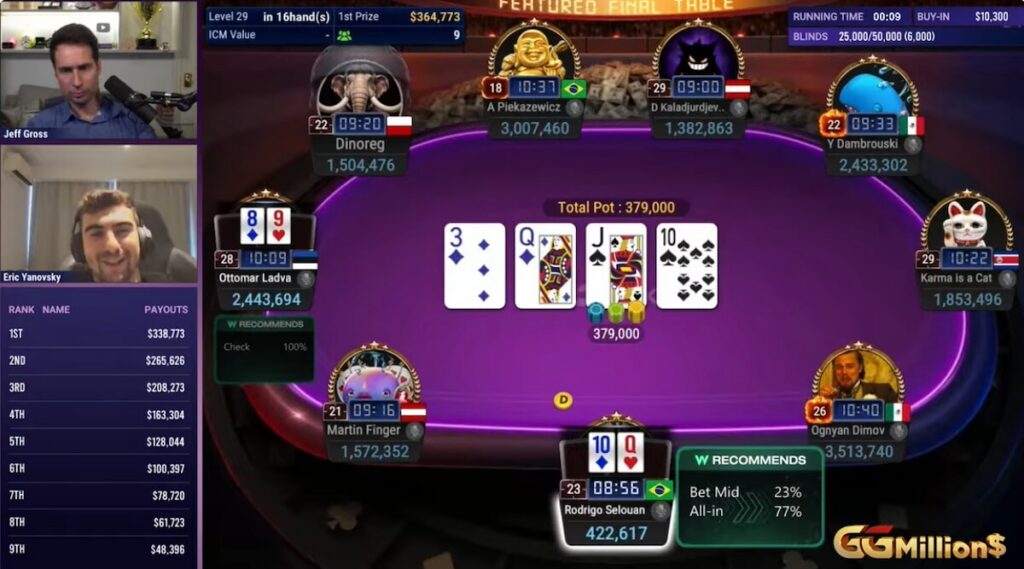Select the 1ST place payout row

click(x=98, y=334)
